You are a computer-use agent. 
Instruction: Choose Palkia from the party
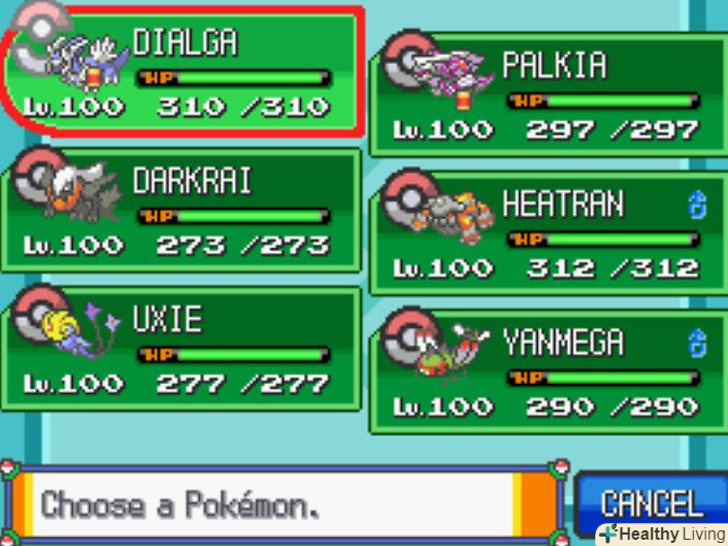point(548,96)
